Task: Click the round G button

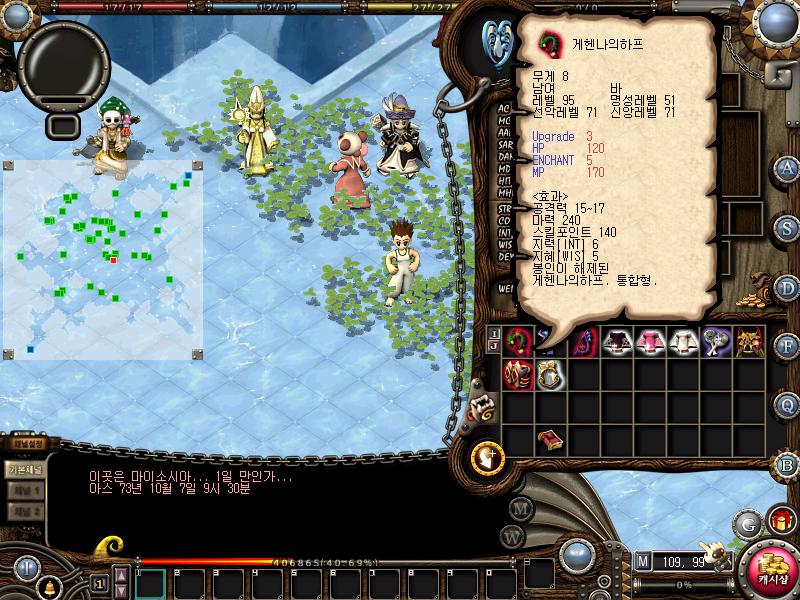Action: (x=747, y=524)
